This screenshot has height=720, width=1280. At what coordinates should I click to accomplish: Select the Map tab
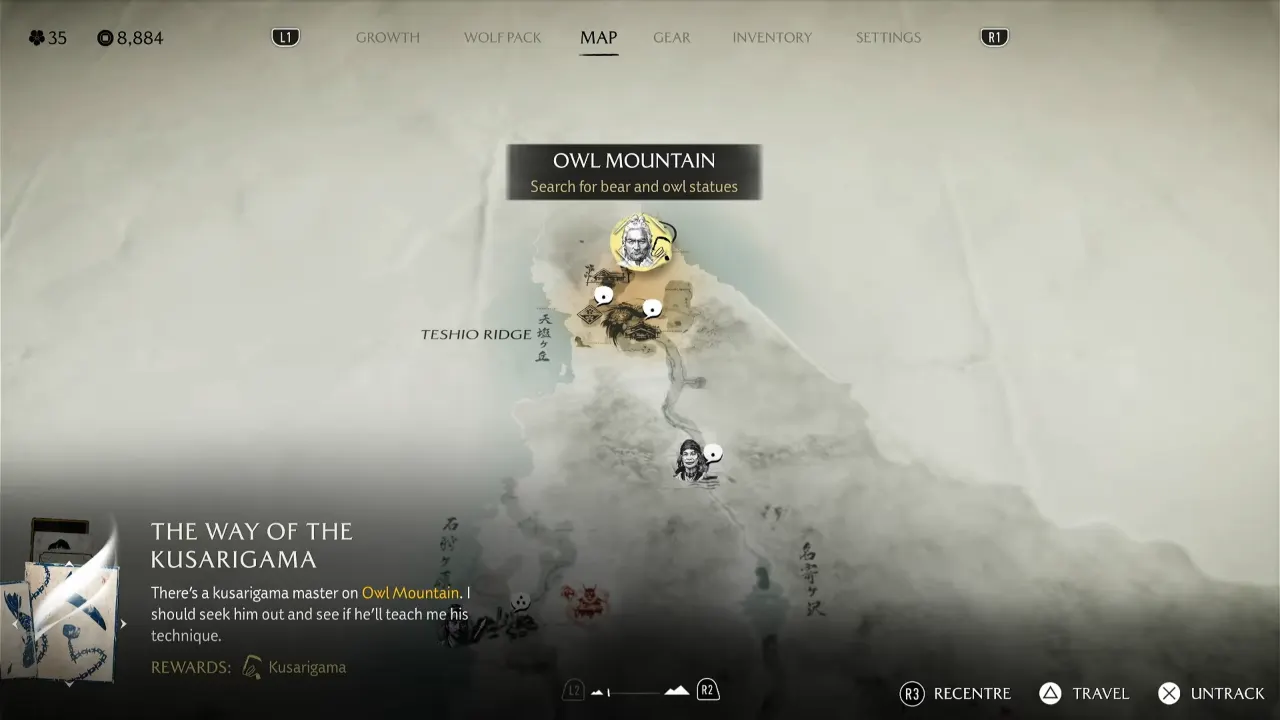598,38
